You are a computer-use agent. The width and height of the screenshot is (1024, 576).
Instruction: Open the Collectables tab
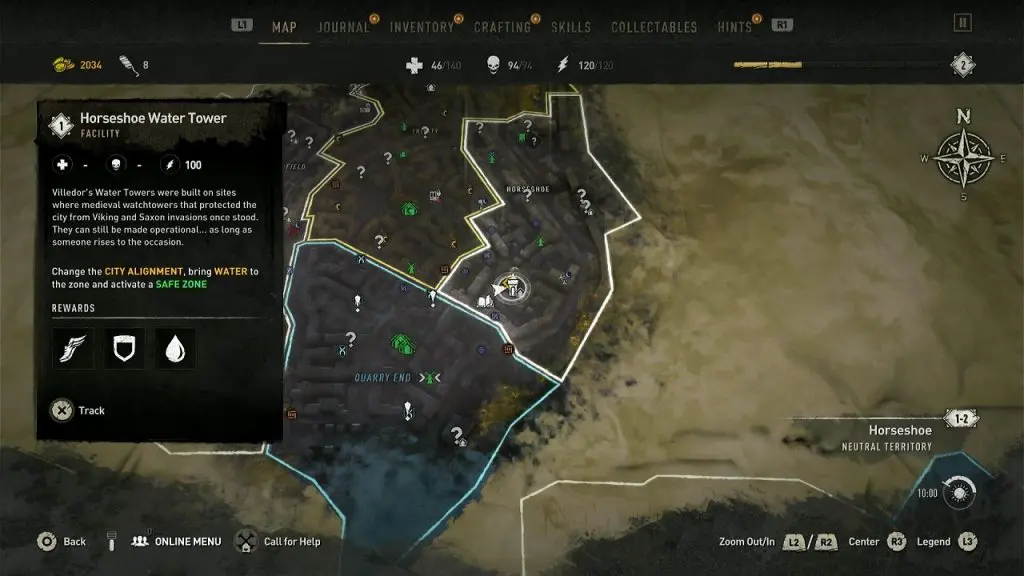[654, 27]
